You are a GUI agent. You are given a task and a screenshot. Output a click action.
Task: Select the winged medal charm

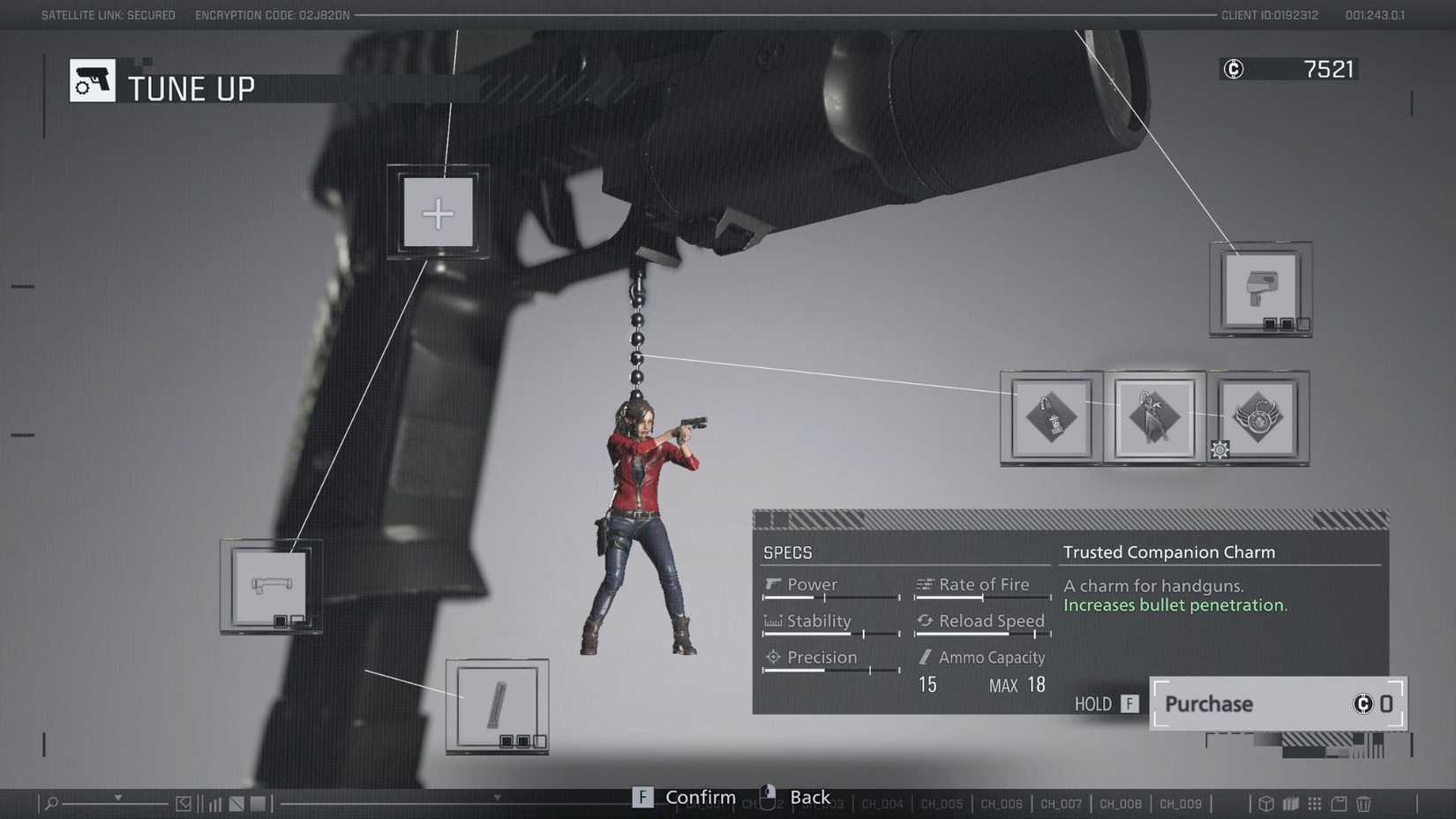tap(1257, 418)
